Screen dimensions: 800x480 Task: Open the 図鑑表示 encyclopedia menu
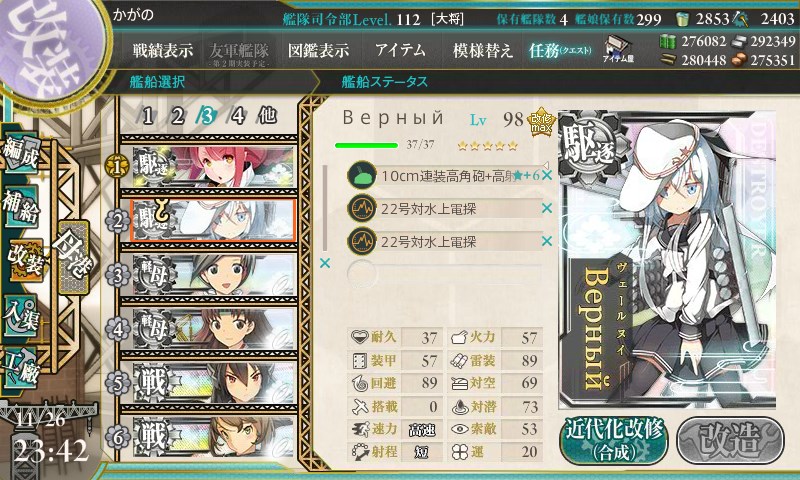click(x=318, y=50)
